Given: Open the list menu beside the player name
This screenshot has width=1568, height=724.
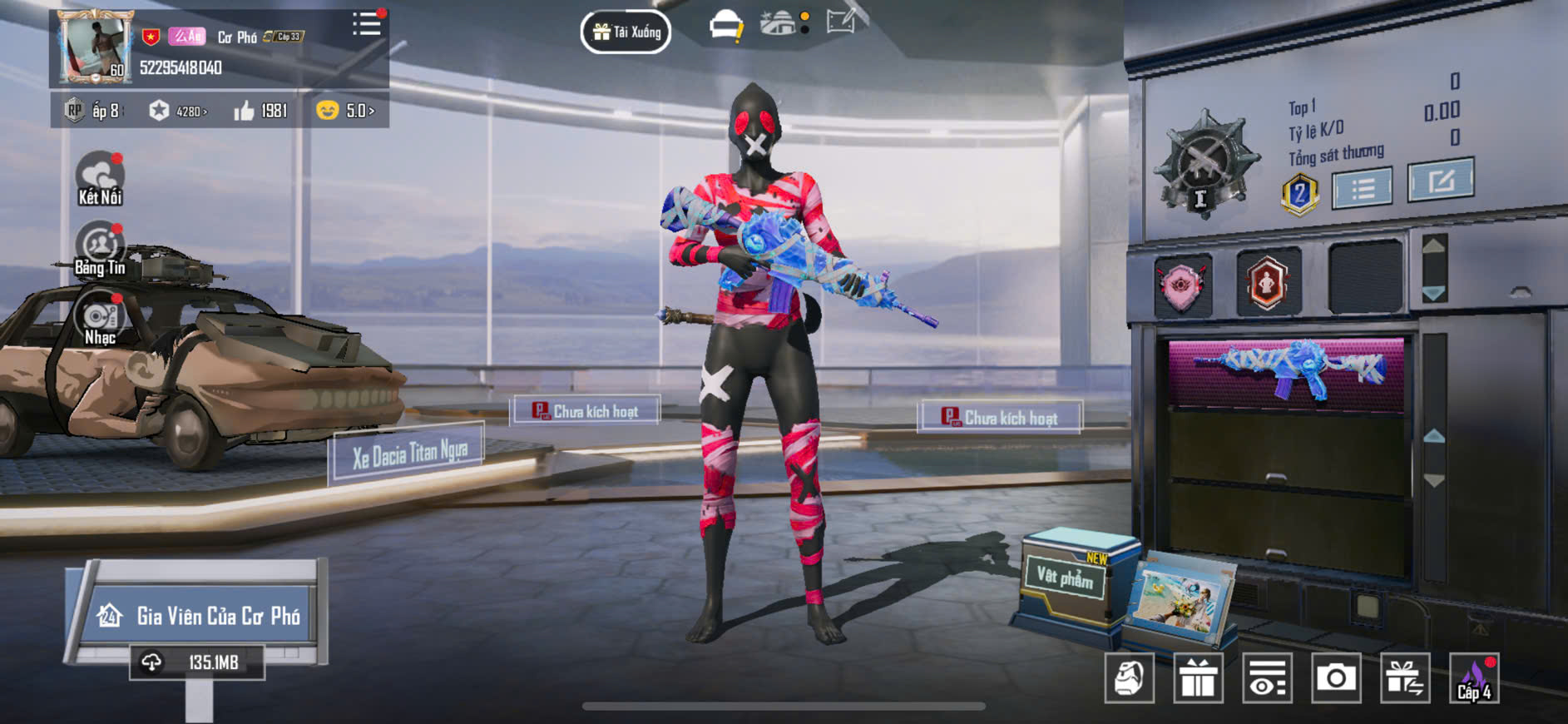Looking at the screenshot, I should [366, 24].
